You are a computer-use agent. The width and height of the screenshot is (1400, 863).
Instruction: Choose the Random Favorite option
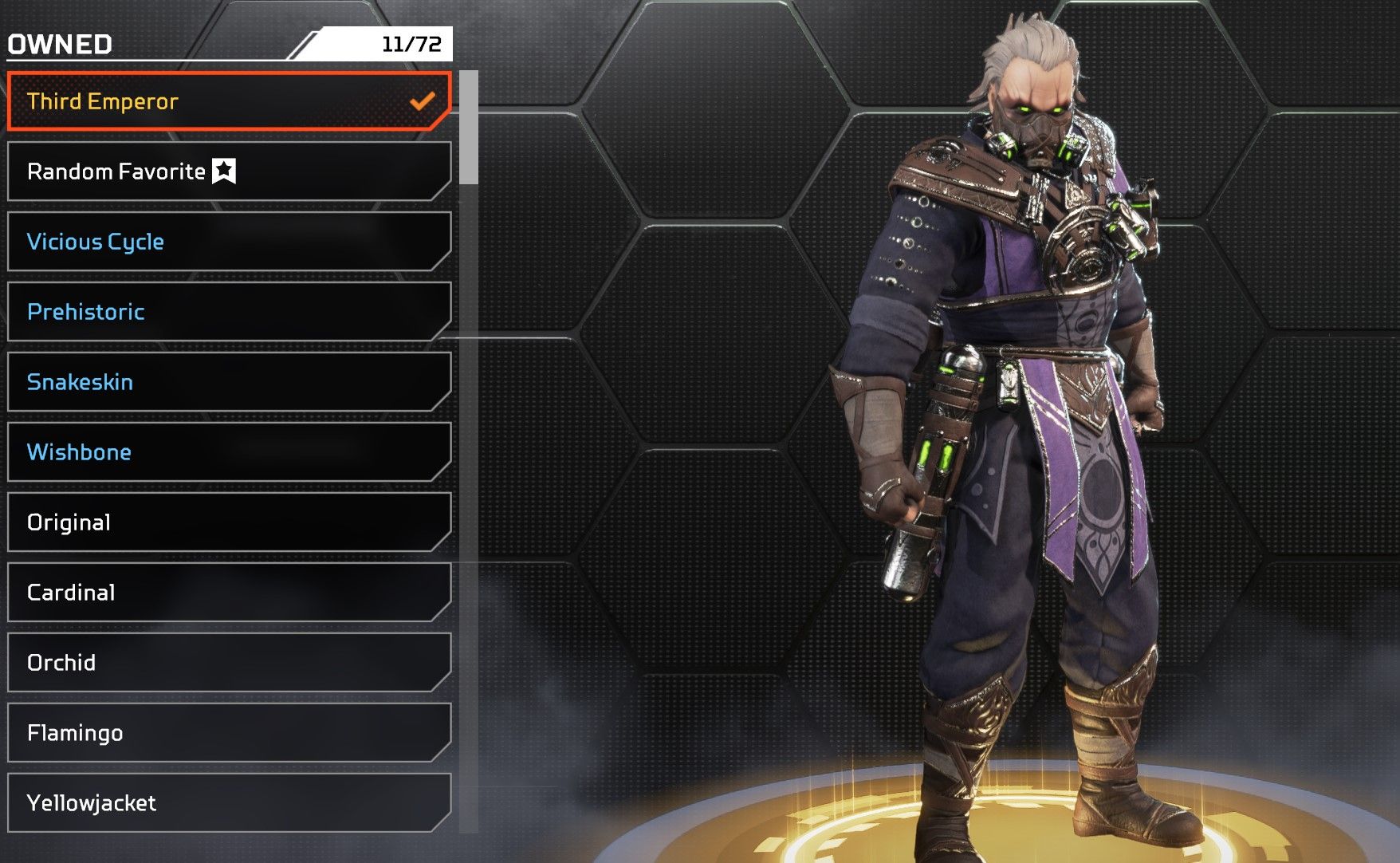point(229,171)
